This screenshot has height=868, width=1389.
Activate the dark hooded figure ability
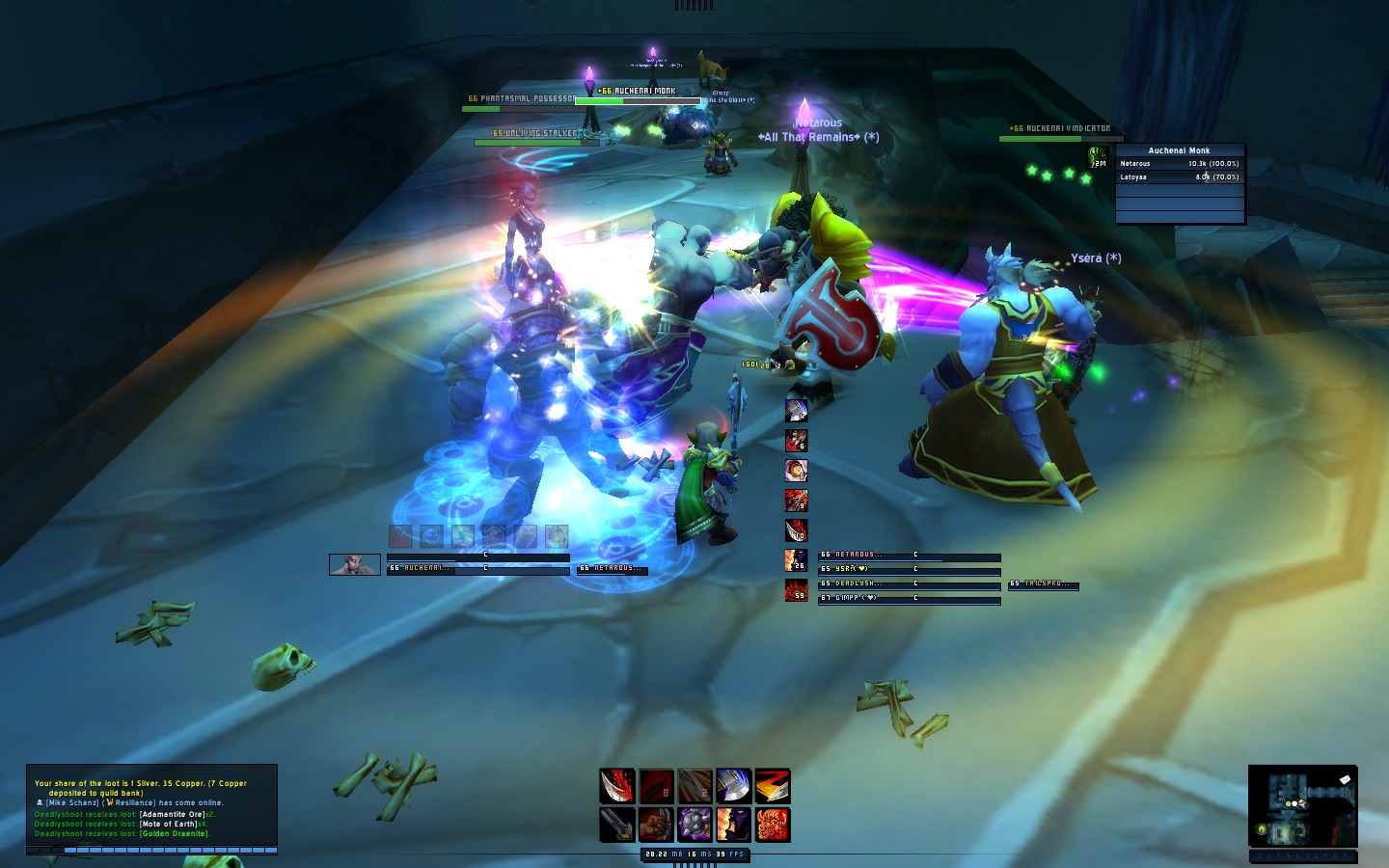733,825
